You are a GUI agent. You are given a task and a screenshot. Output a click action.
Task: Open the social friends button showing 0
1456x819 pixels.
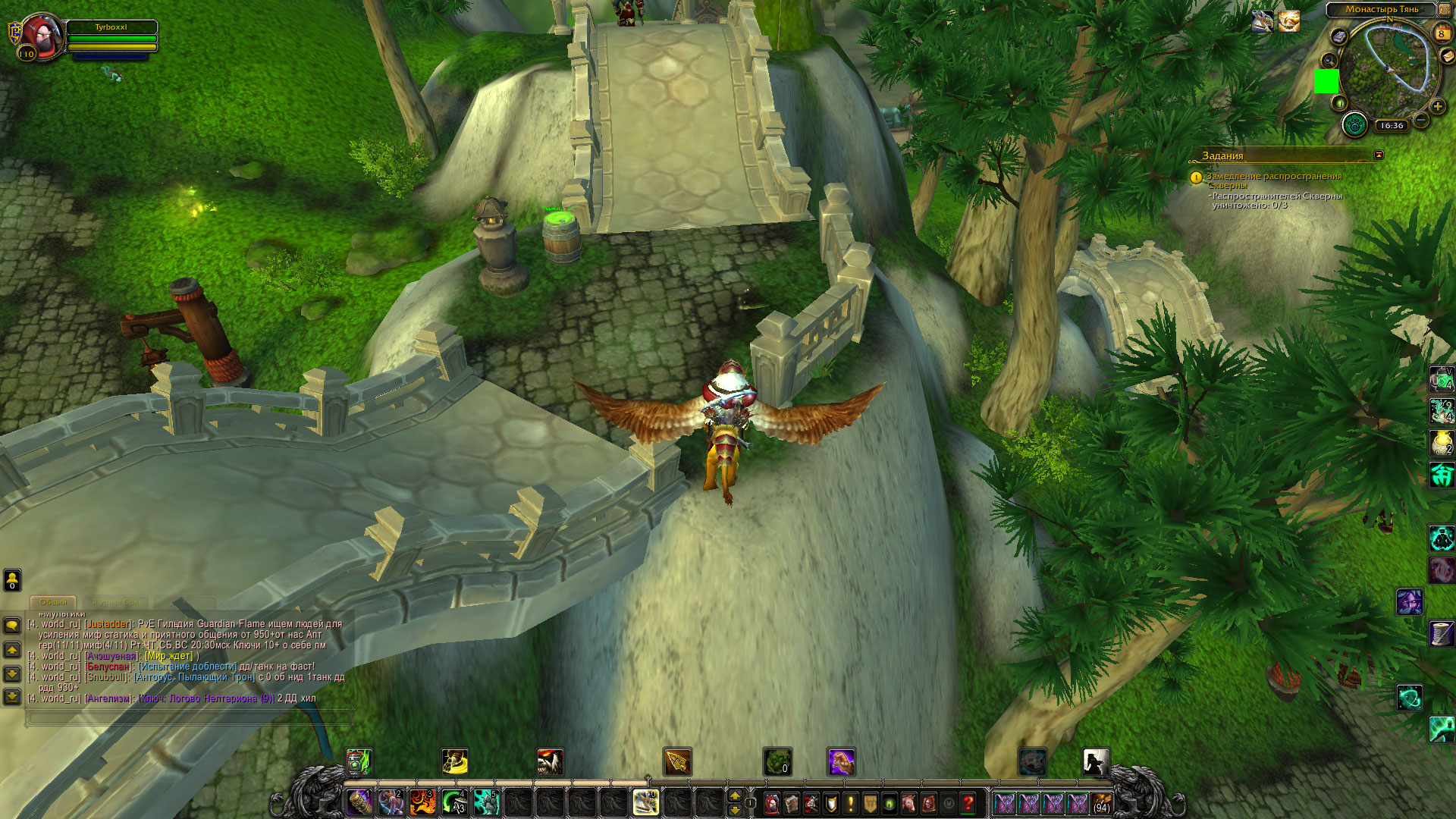pos(12,580)
